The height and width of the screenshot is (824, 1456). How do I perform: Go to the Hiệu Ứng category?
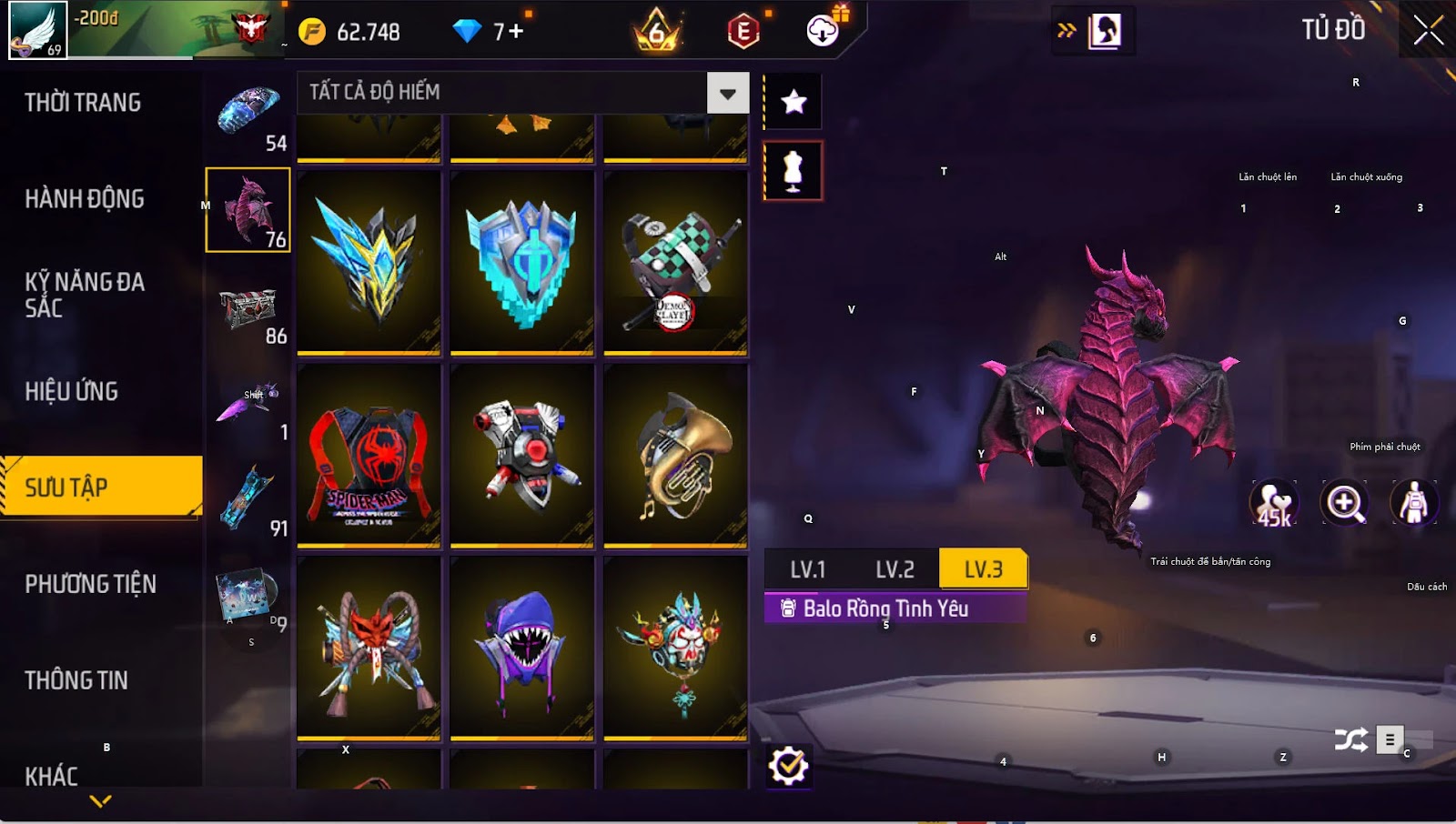coord(72,392)
